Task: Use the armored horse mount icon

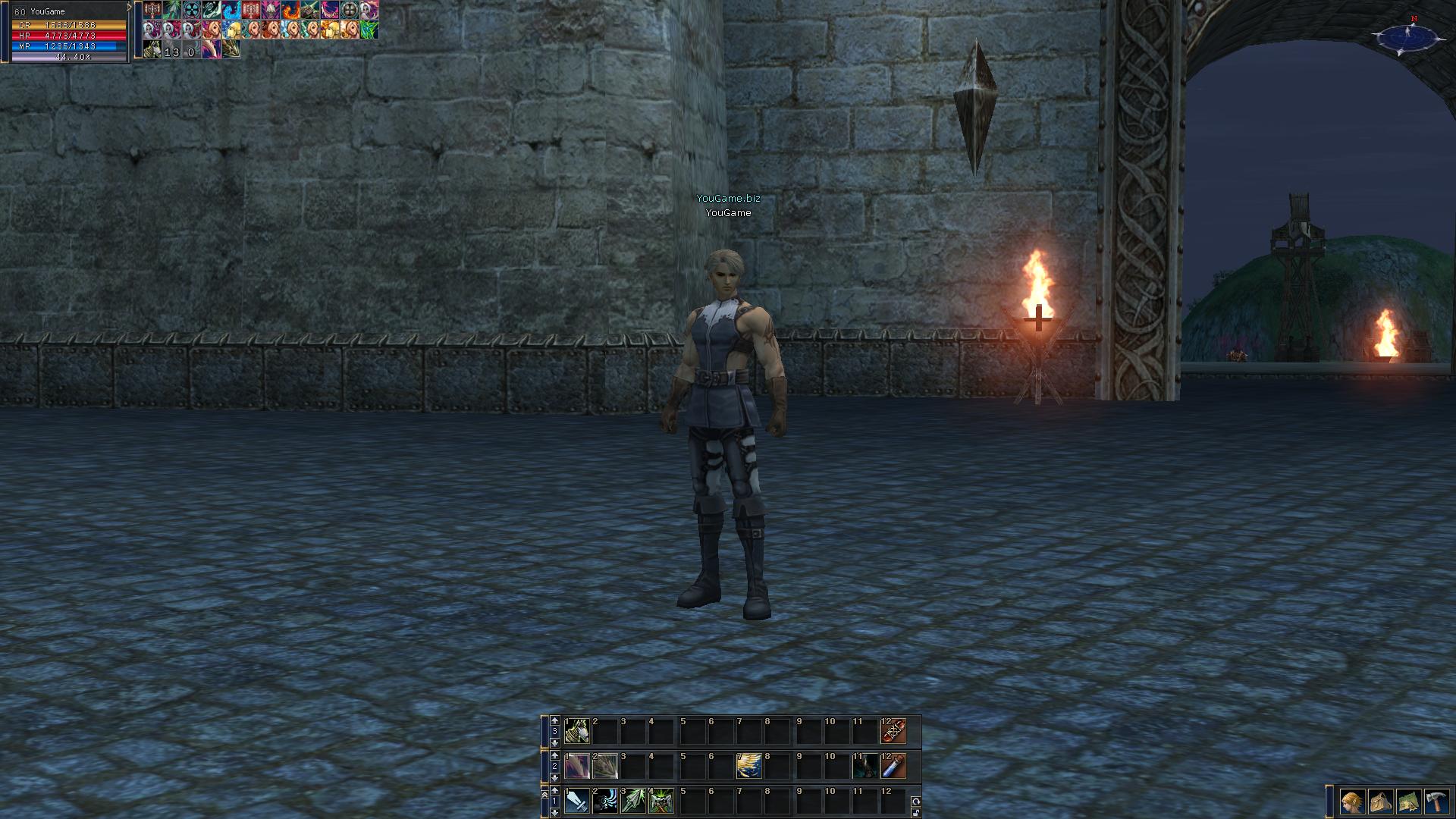Action: click(577, 732)
